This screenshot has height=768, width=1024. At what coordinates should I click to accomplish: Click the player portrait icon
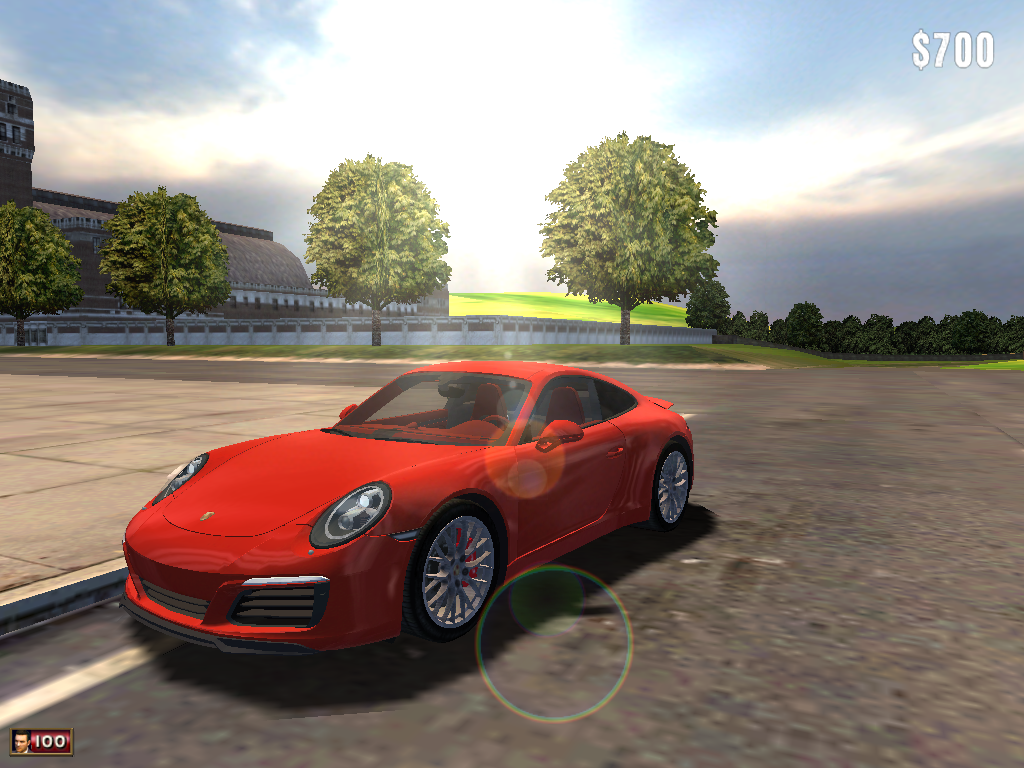tap(21, 741)
